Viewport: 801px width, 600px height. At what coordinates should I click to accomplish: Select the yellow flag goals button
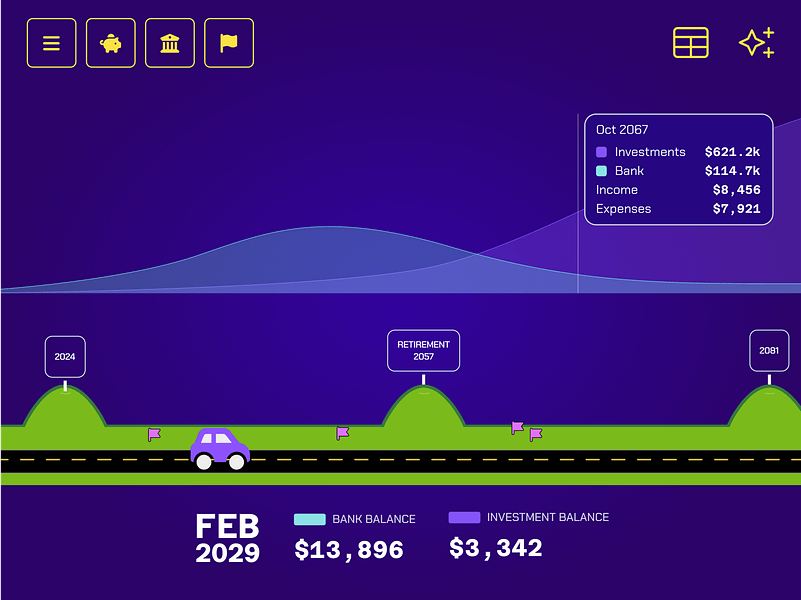(x=229, y=43)
